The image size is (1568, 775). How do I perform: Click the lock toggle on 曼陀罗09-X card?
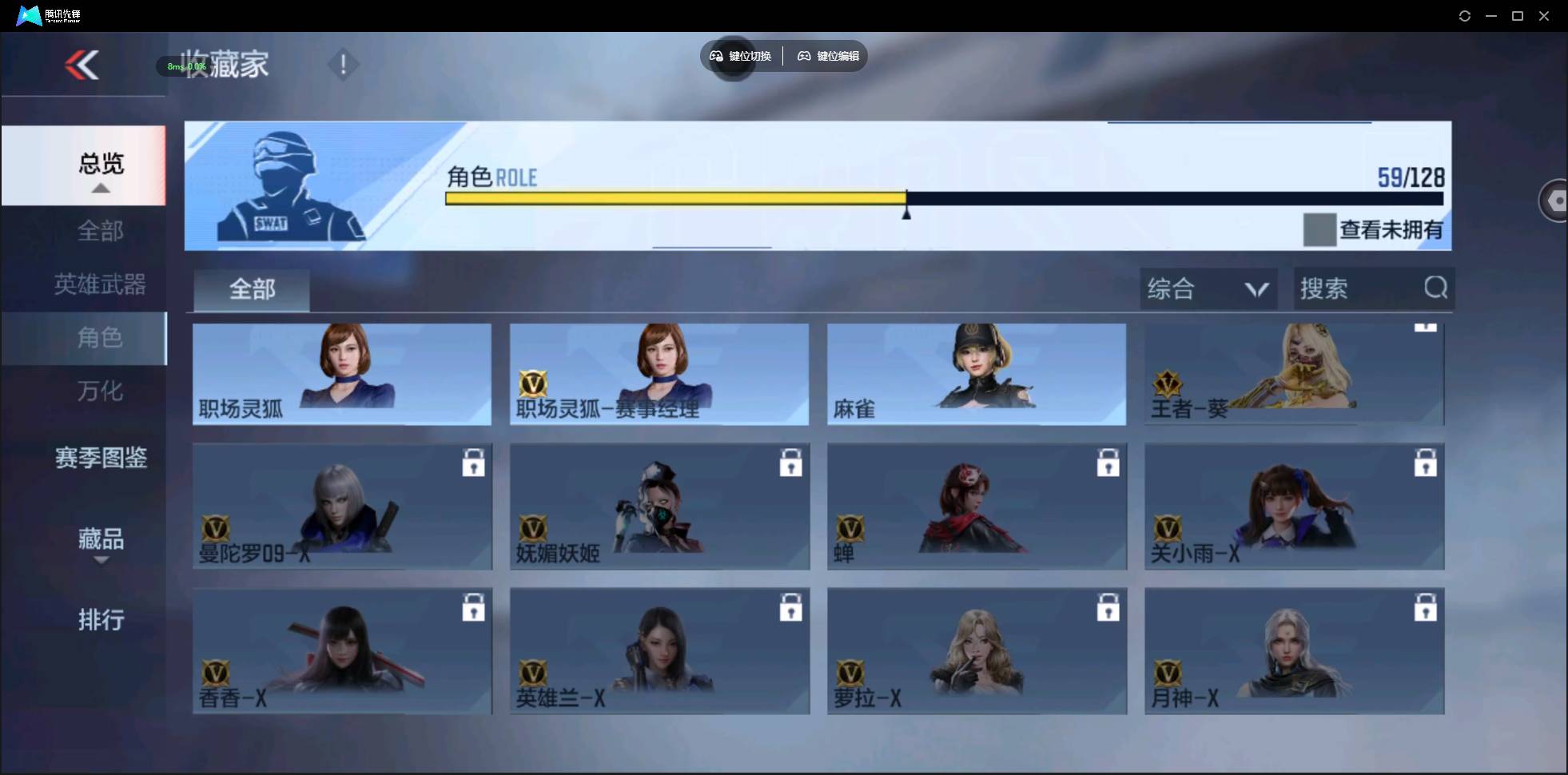(474, 462)
